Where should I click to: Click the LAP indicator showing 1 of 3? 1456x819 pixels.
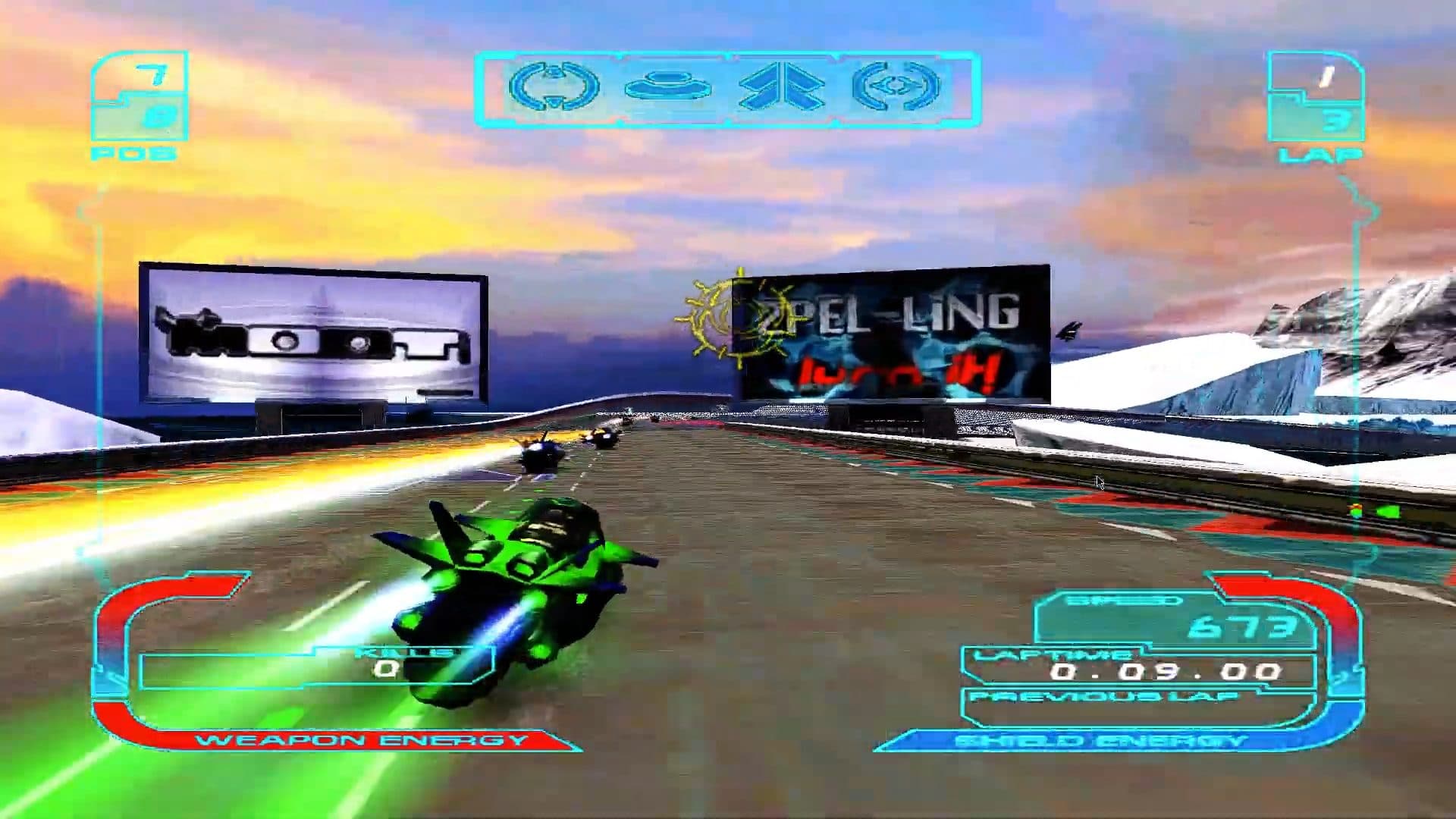(1319, 99)
